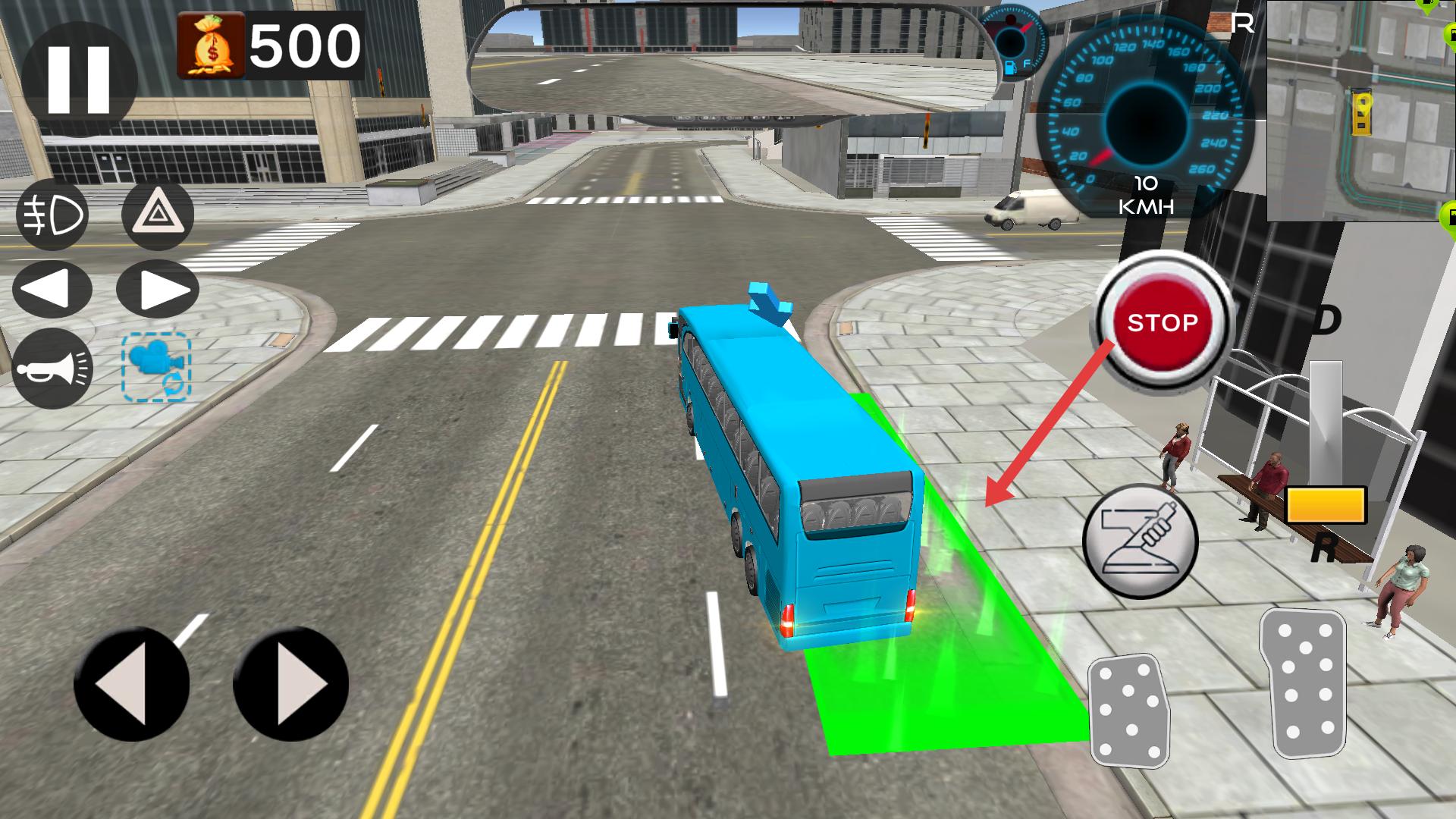1456x819 pixels.
Task: Tap the brake pedal
Action: click(x=1129, y=711)
